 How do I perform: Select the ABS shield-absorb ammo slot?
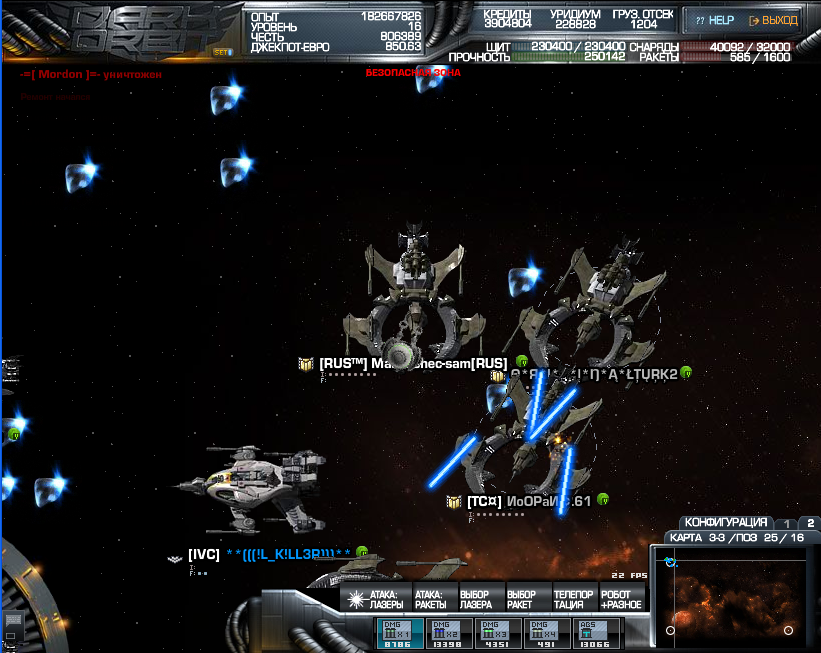pos(594,634)
